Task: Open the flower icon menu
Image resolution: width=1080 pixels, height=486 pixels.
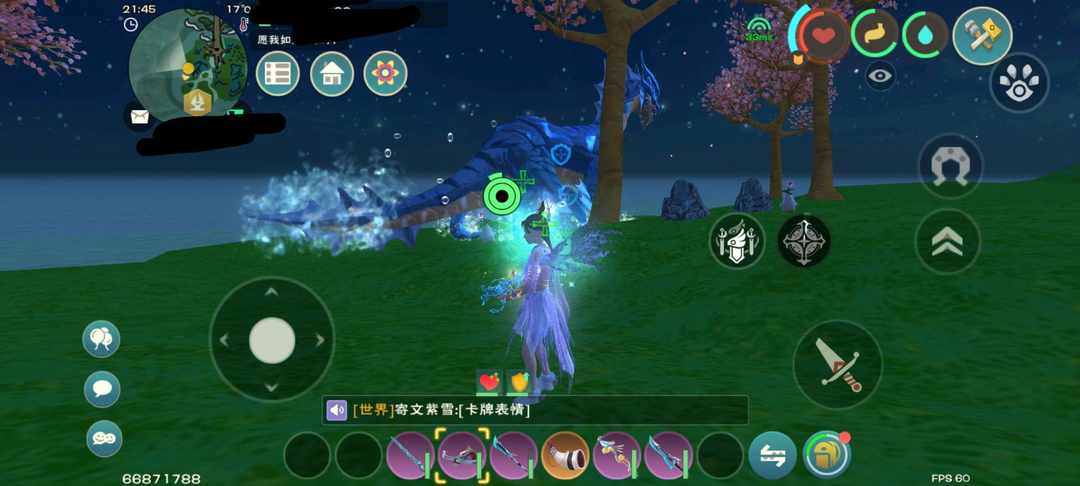Action: pyautogui.click(x=385, y=74)
